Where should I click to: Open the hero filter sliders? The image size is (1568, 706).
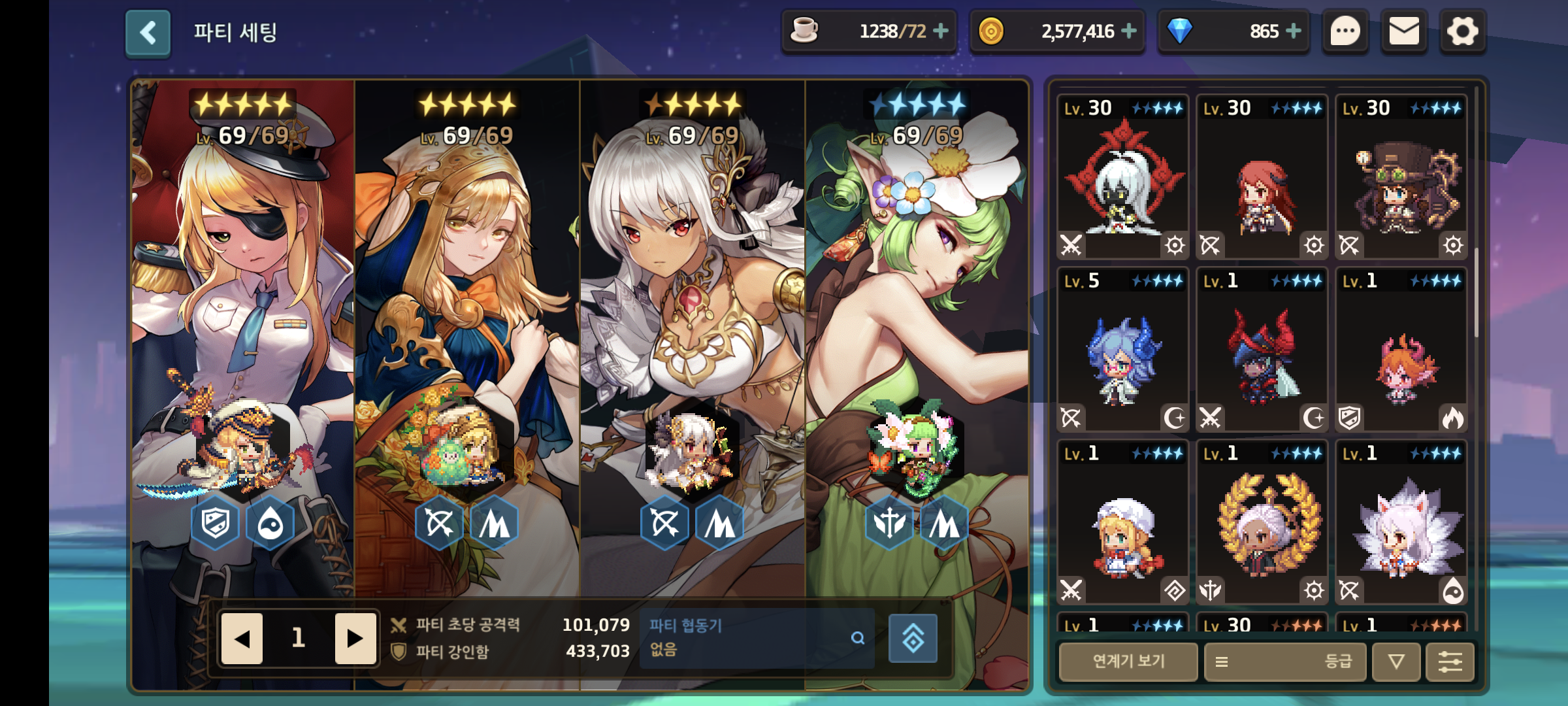tap(1450, 662)
